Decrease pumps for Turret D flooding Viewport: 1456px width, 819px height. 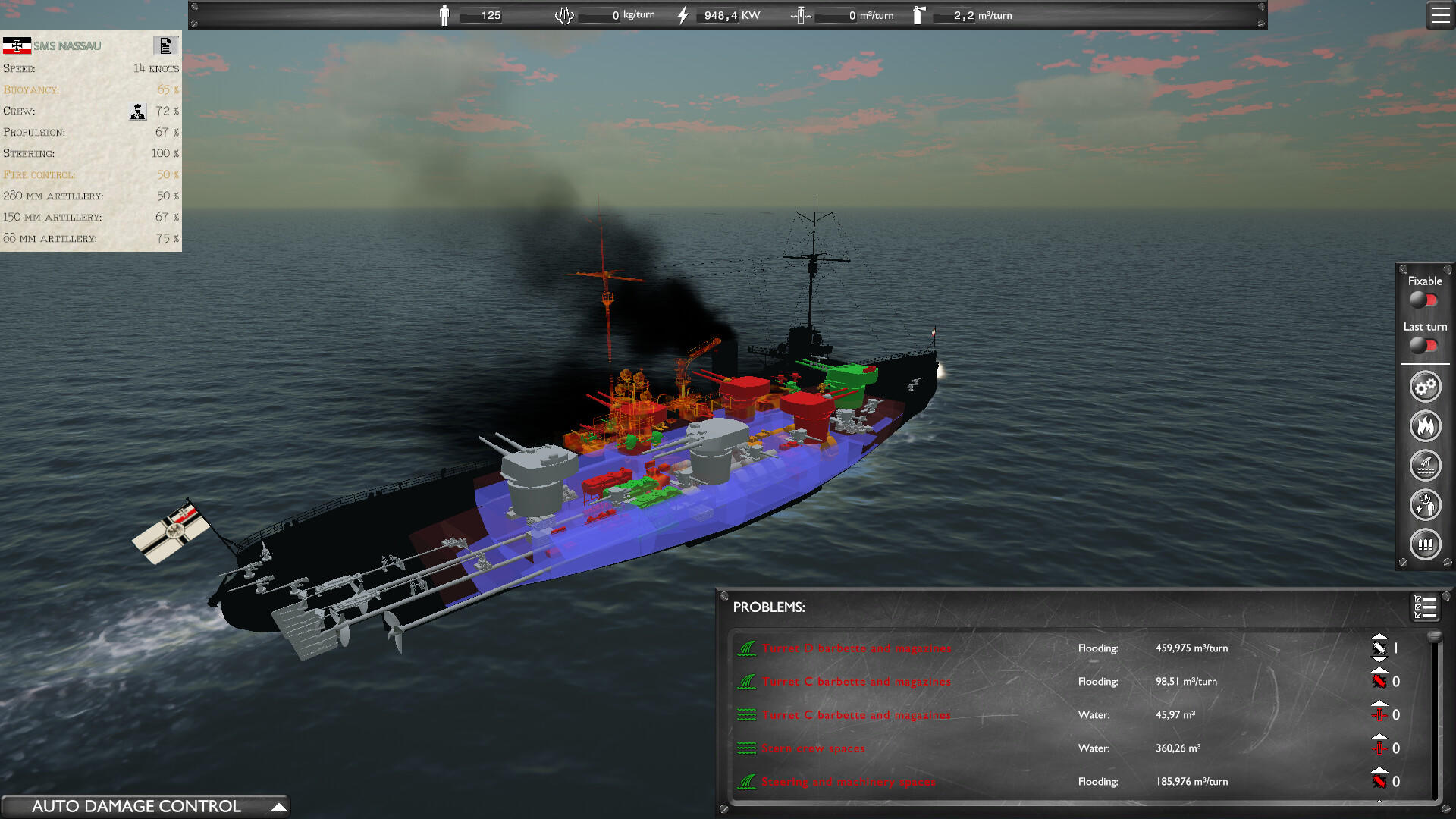[1379, 660]
